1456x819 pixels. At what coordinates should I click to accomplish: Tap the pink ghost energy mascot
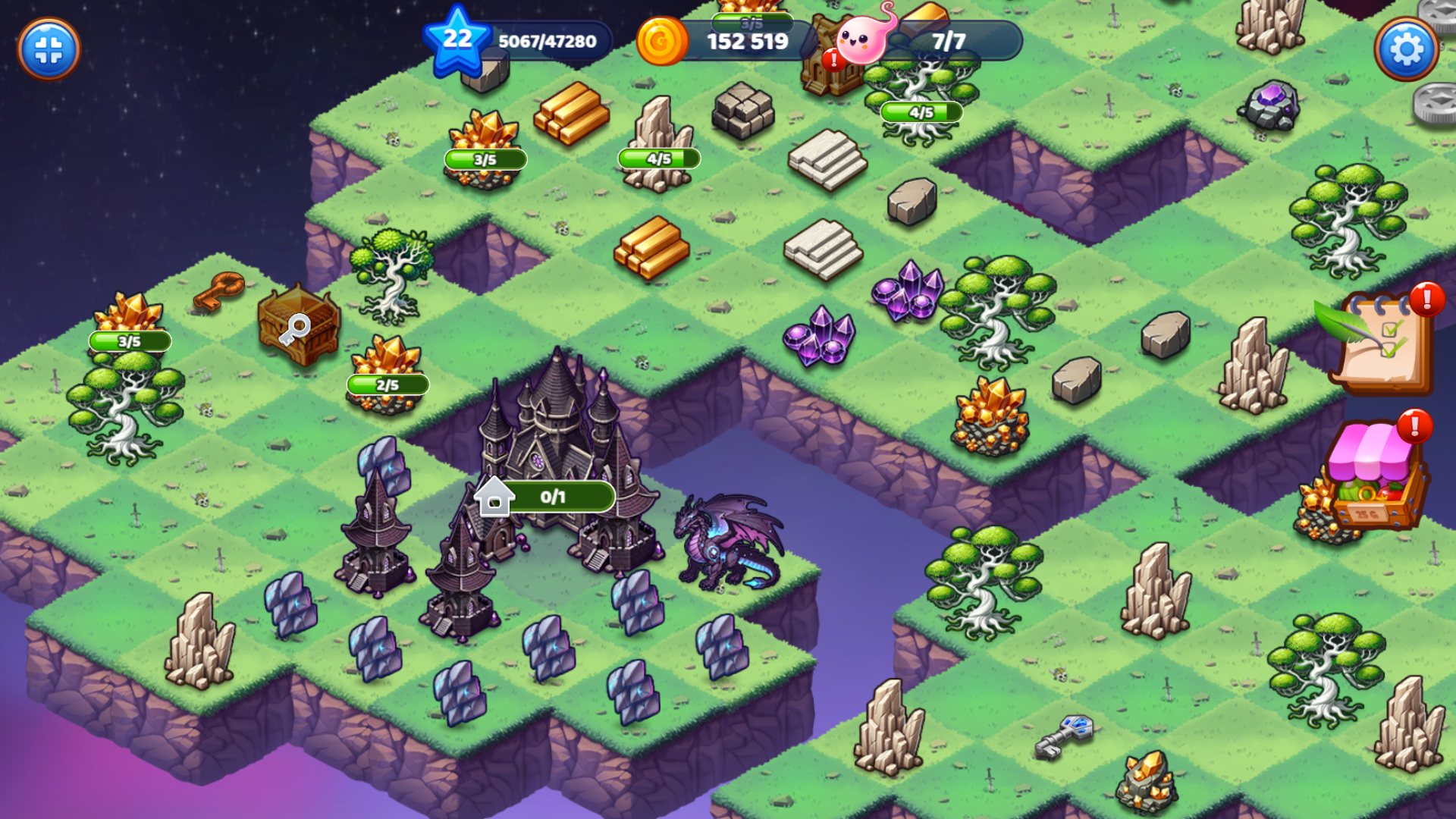pyautogui.click(x=861, y=42)
